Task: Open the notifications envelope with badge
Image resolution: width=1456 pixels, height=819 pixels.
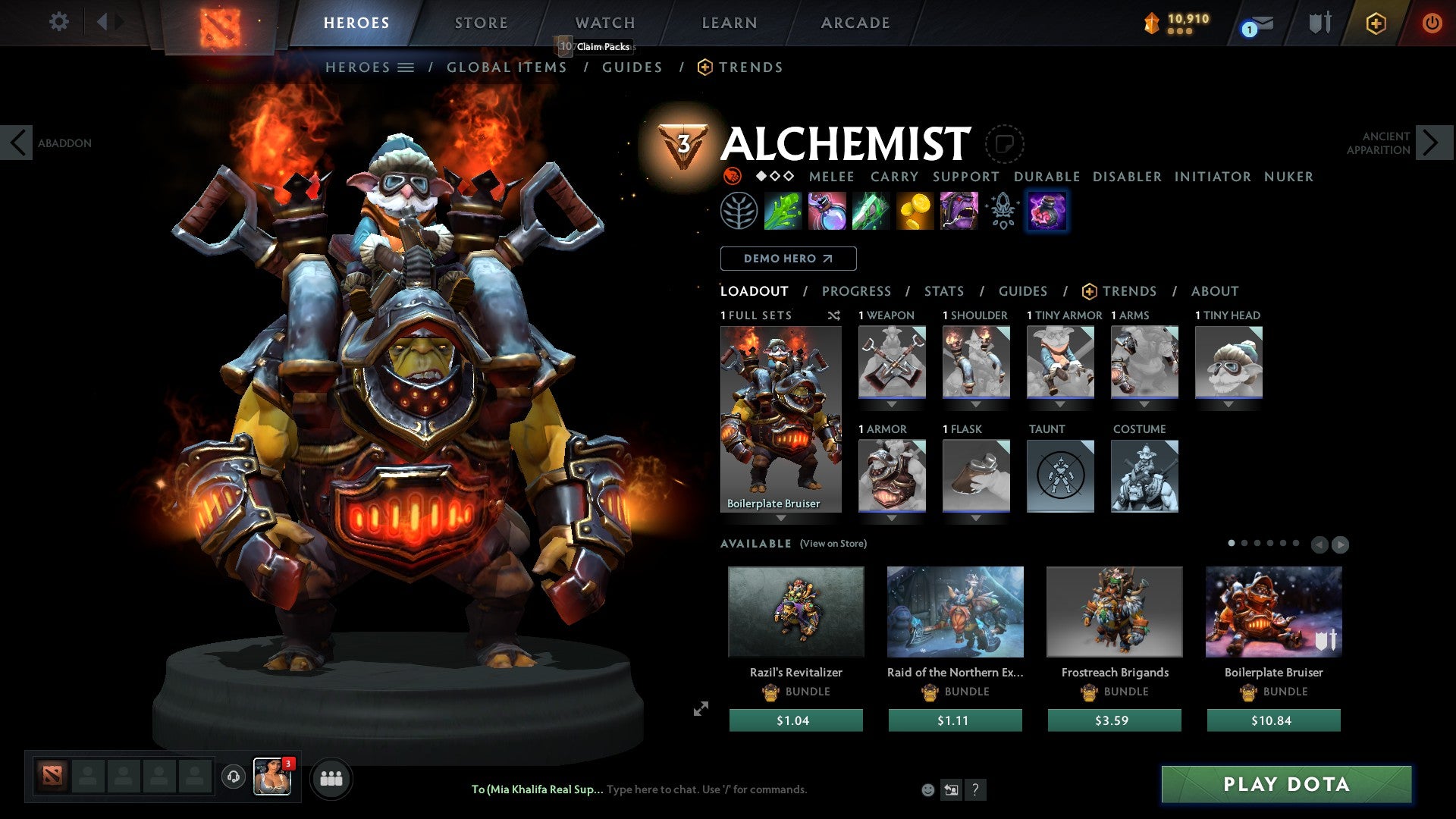Action: [x=1253, y=24]
